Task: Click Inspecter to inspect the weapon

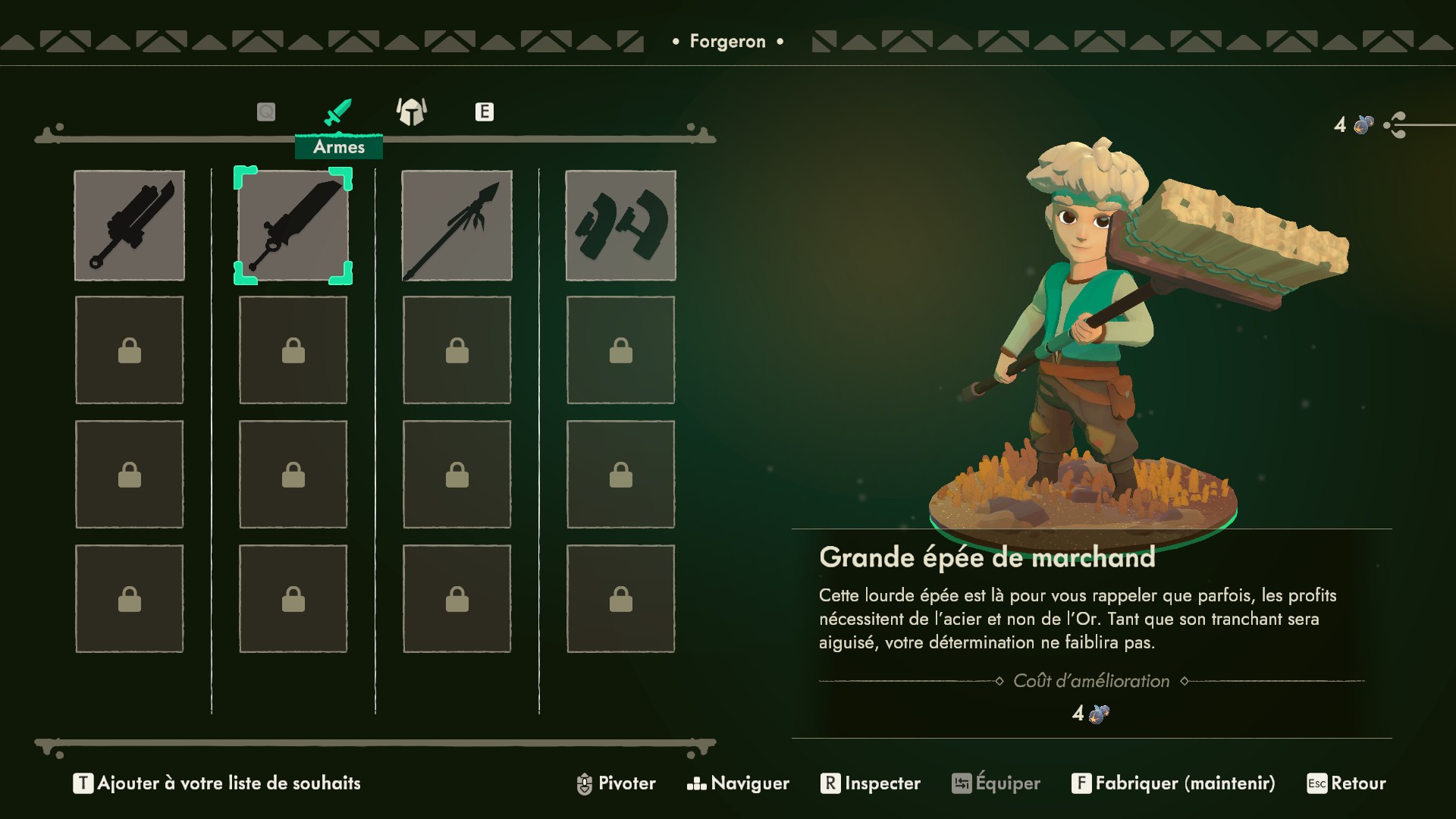Action: [871, 783]
